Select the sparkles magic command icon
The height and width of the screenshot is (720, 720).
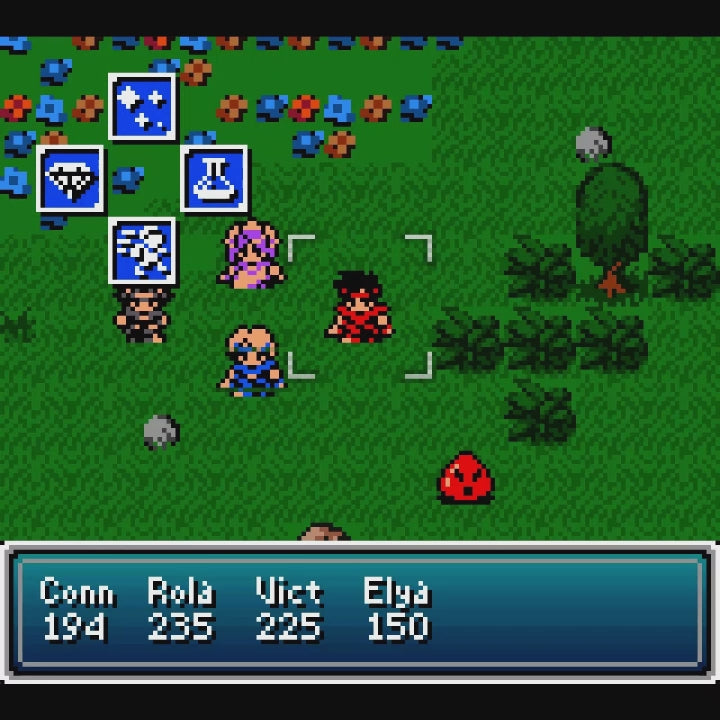coord(142,107)
